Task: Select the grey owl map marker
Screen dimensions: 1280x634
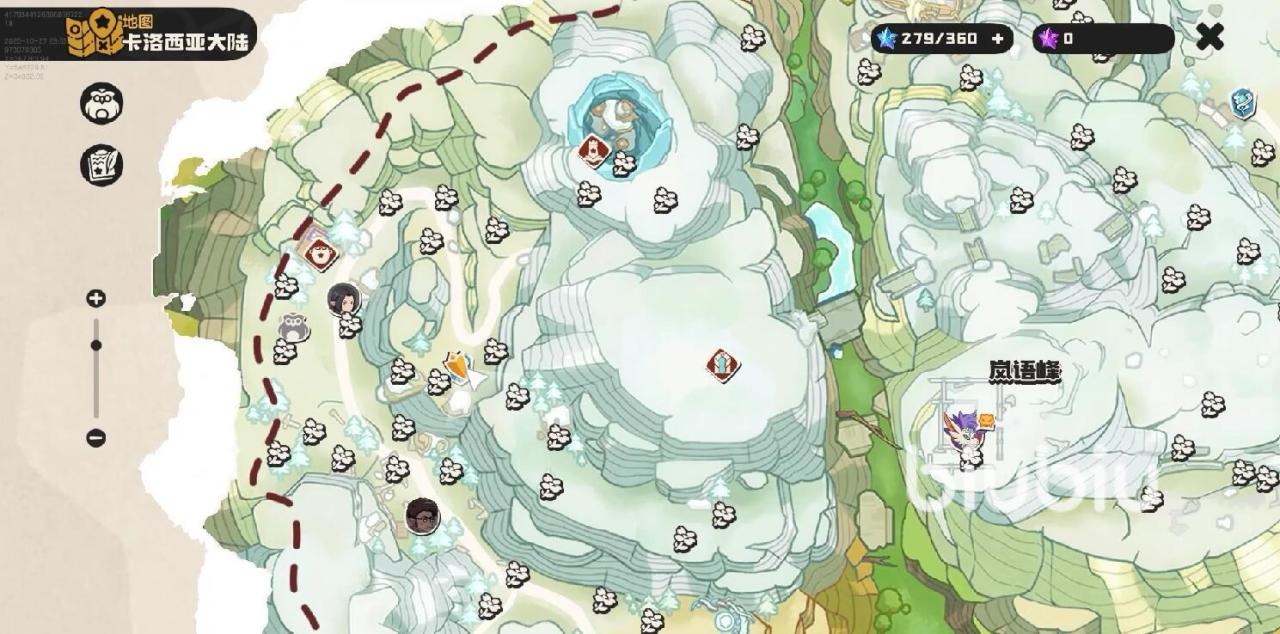Action: (x=293, y=326)
